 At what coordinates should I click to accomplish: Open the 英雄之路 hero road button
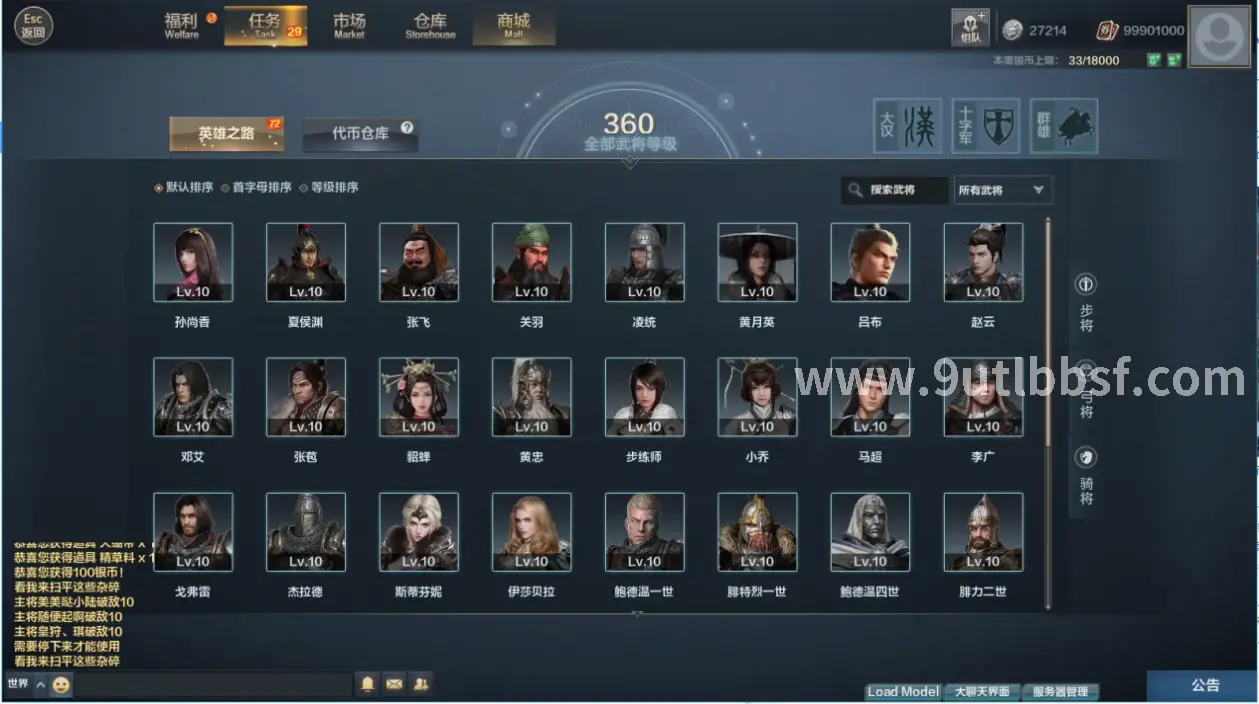point(226,133)
